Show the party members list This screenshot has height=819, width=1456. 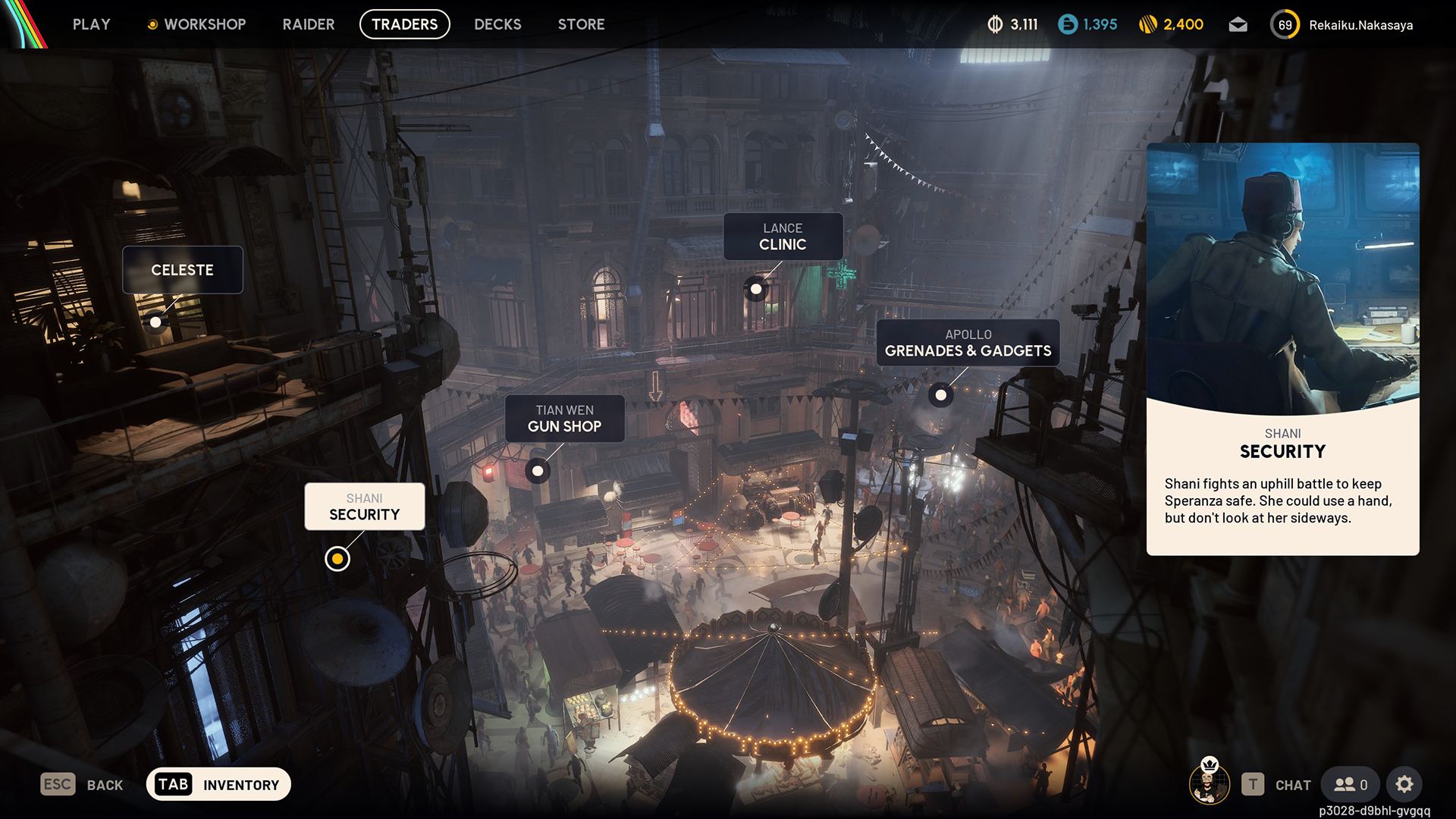pyautogui.click(x=1351, y=785)
